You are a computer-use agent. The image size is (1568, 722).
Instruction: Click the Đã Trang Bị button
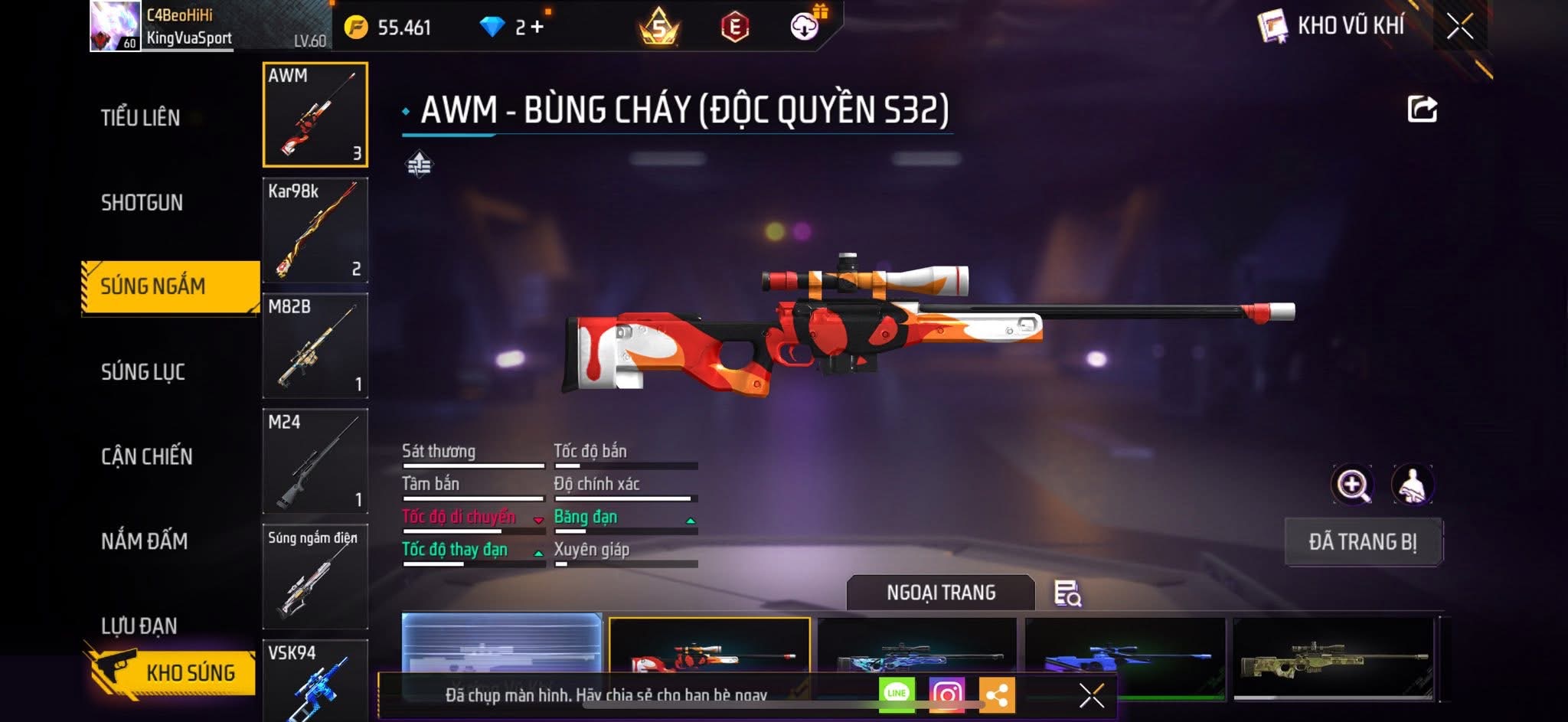pyautogui.click(x=1363, y=542)
